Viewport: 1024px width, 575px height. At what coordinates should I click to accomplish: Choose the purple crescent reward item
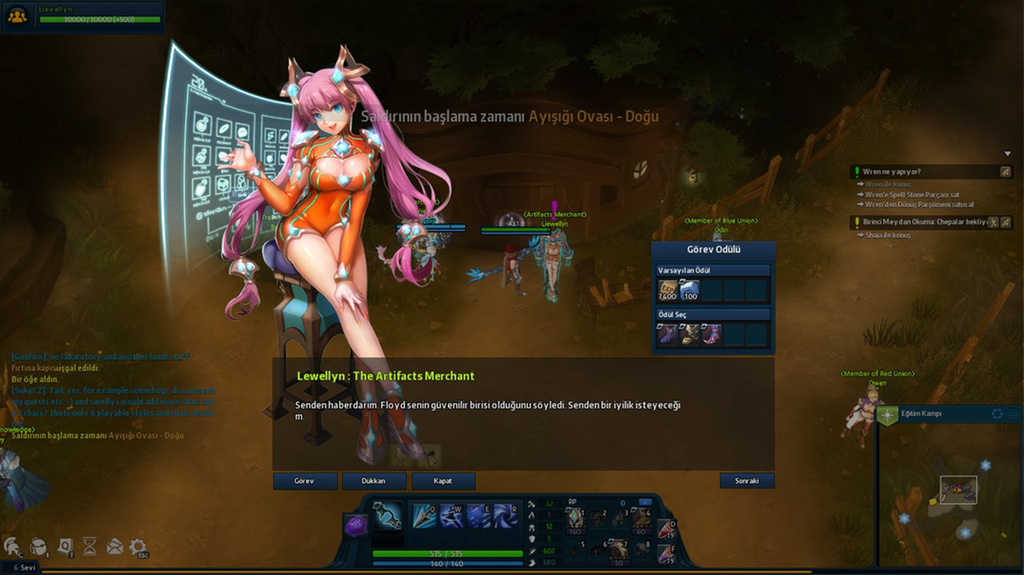click(711, 334)
